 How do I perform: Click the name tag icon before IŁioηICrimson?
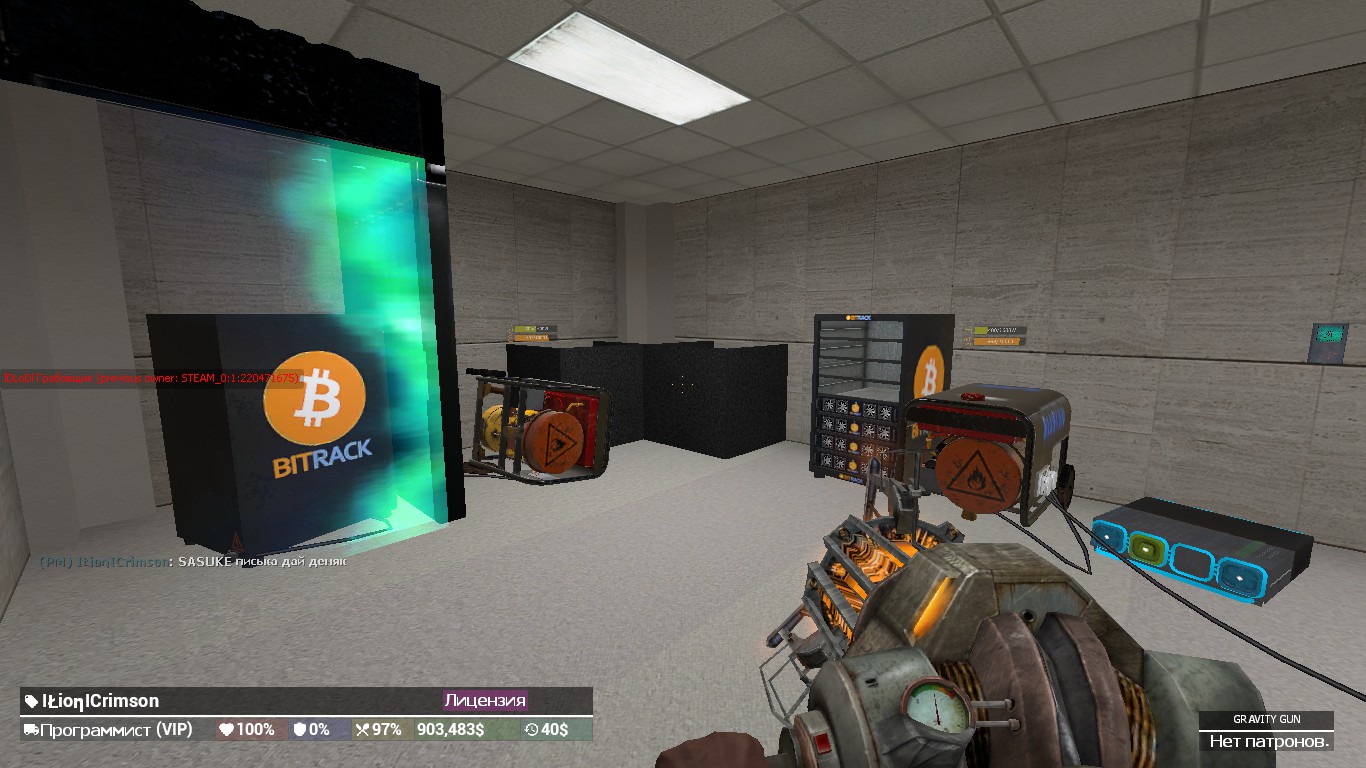[30, 701]
